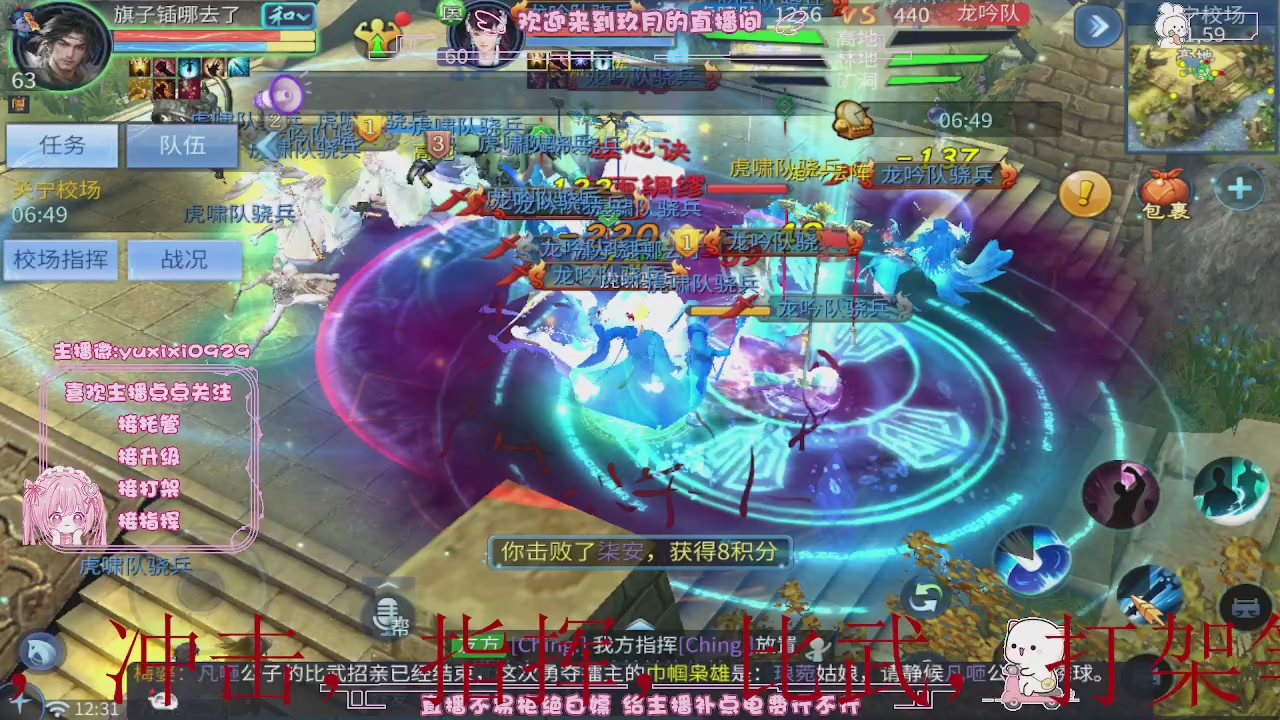Open the 战况 battle report
This screenshot has height=720, width=1280.
coord(185,260)
